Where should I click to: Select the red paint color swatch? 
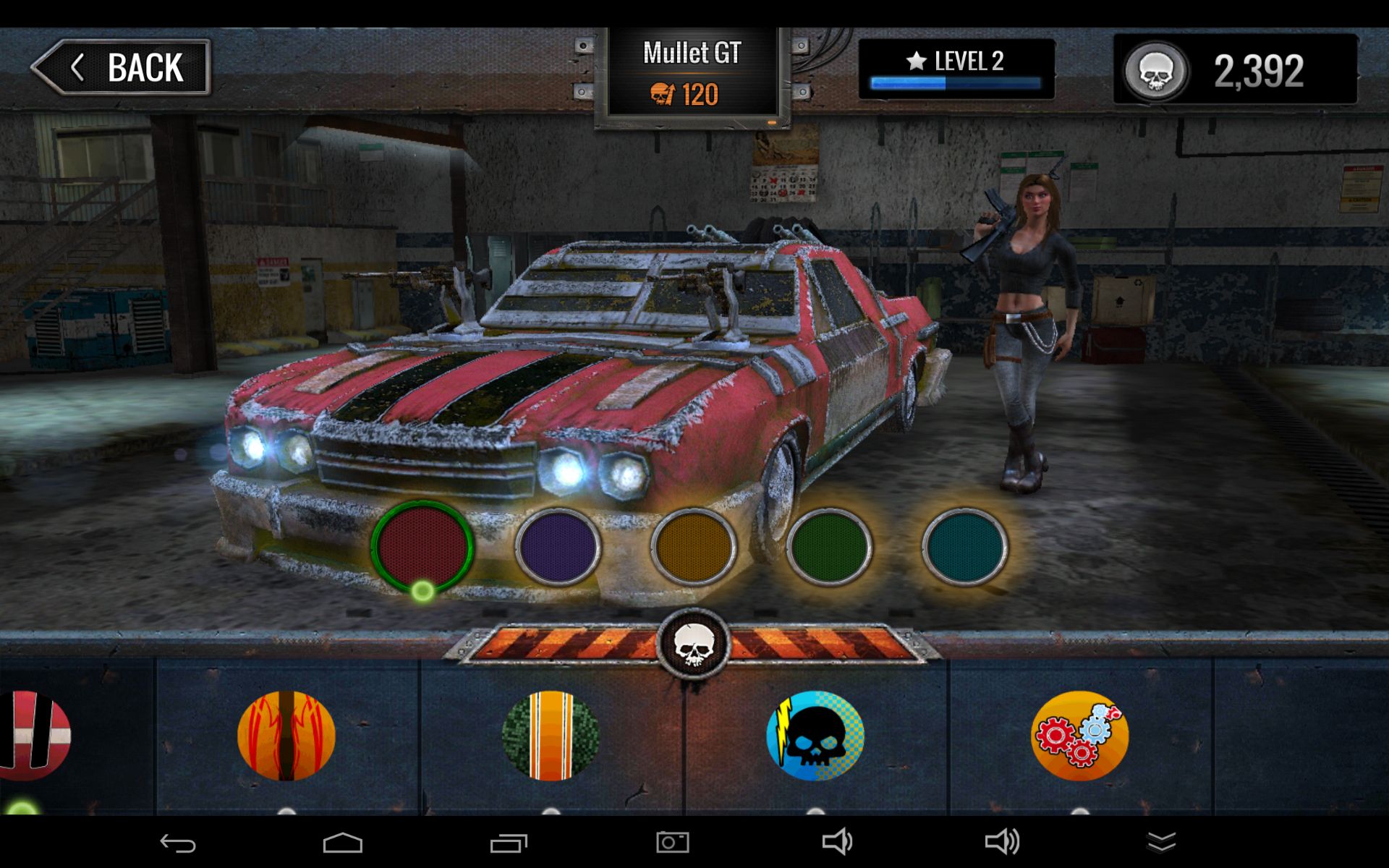coord(422,546)
